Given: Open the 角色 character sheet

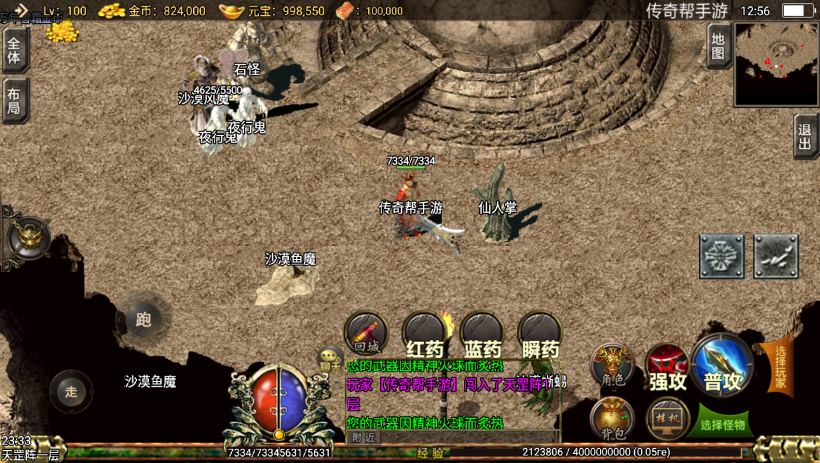Looking at the screenshot, I should (611, 364).
